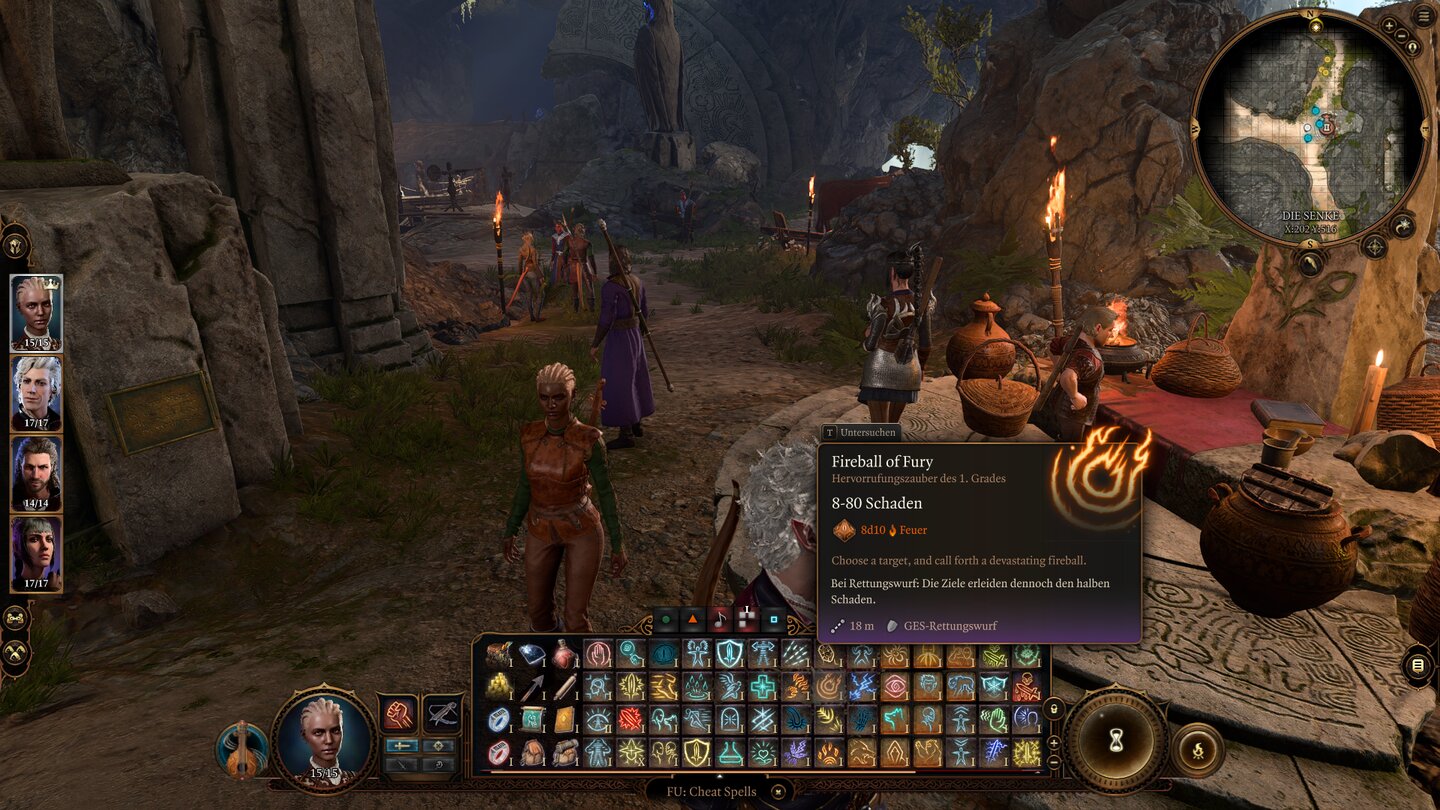Select the purple-haired companion portrait
This screenshot has height=810, width=1440.
(36, 553)
